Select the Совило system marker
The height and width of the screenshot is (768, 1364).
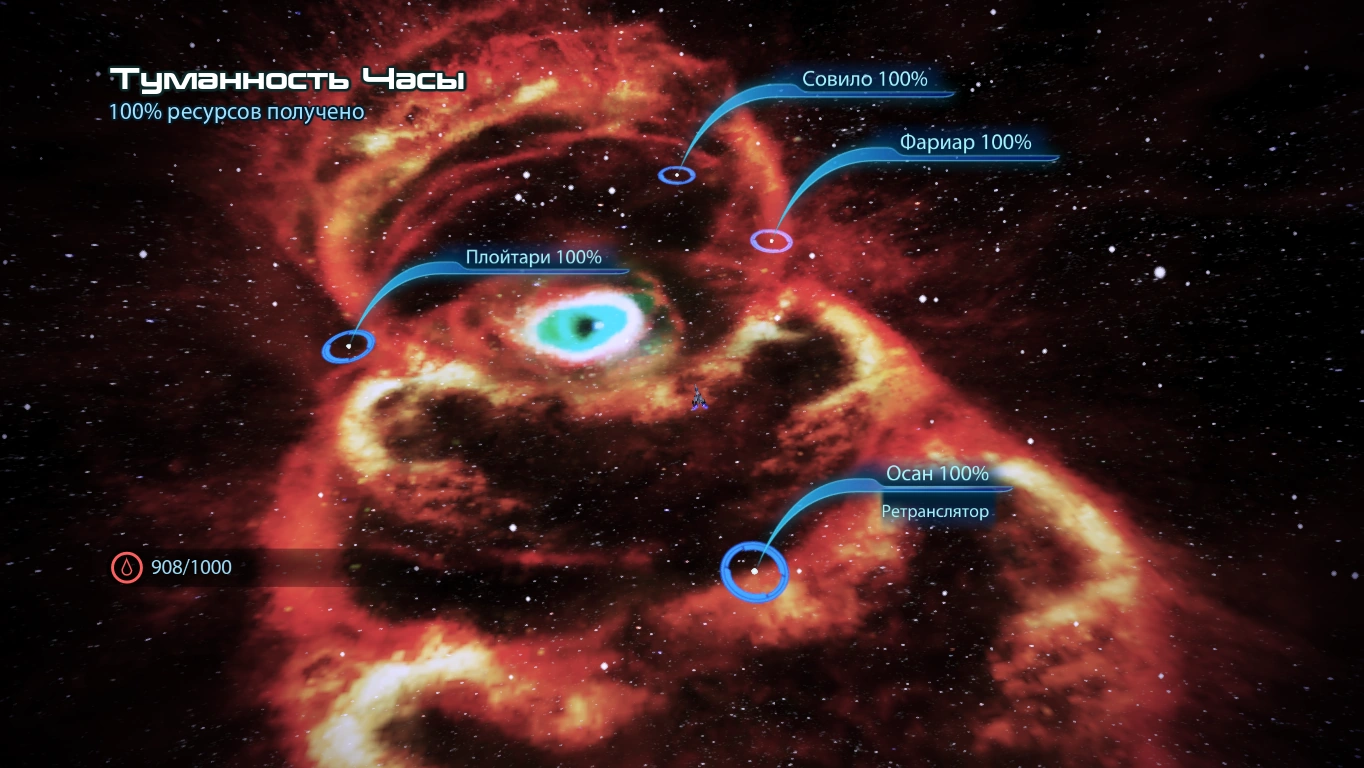[677, 175]
